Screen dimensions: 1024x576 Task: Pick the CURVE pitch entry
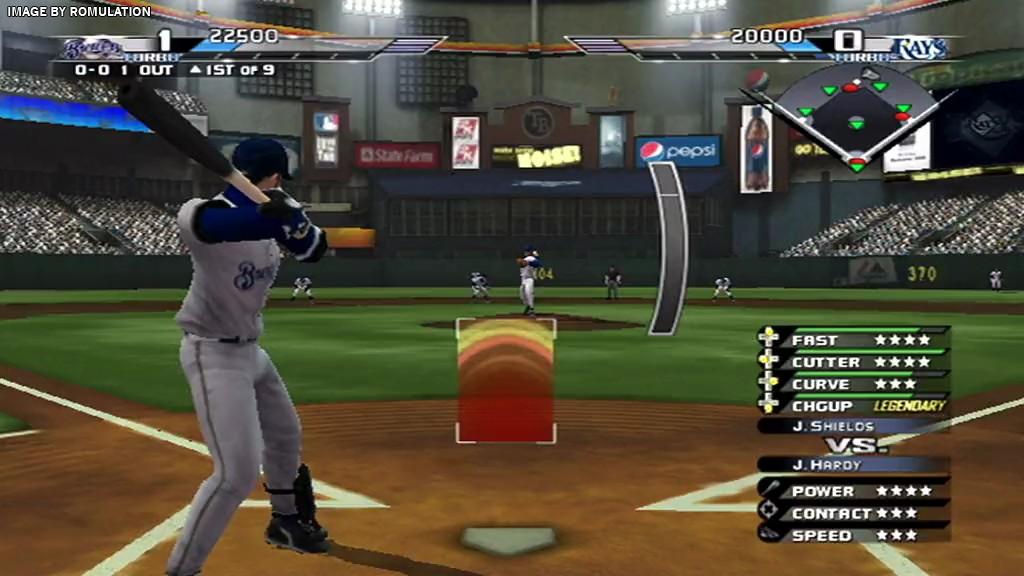pyautogui.click(x=853, y=384)
